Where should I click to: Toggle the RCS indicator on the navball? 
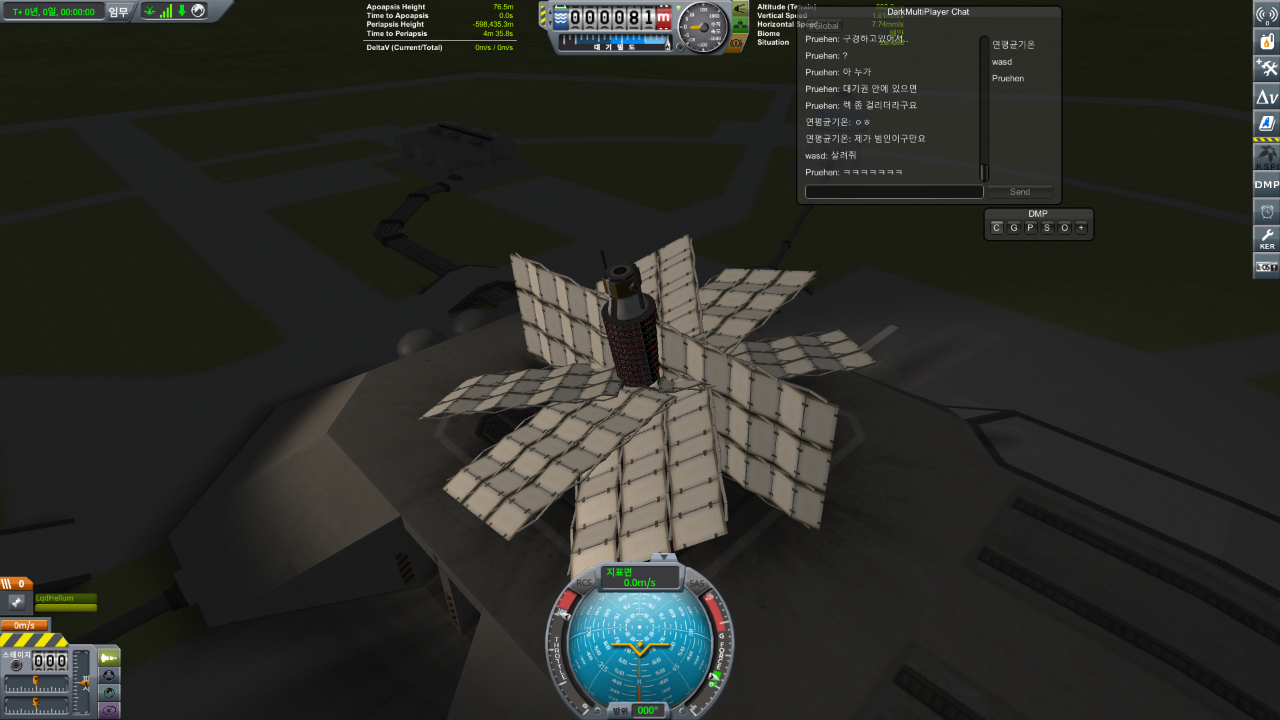point(585,583)
